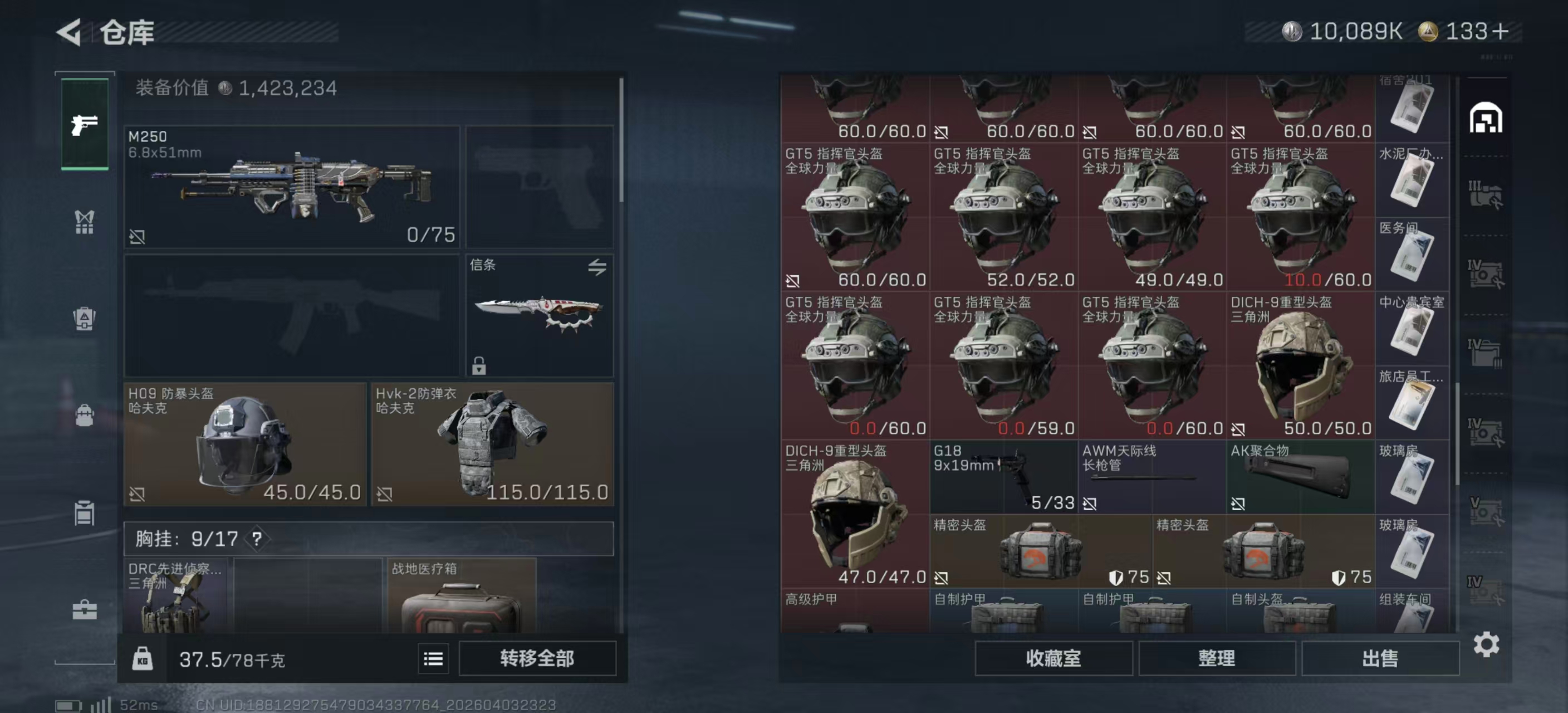This screenshot has height=713, width=1568.
Task: Click the 转移全部 transfer all button
Action: tap(537, 658)
